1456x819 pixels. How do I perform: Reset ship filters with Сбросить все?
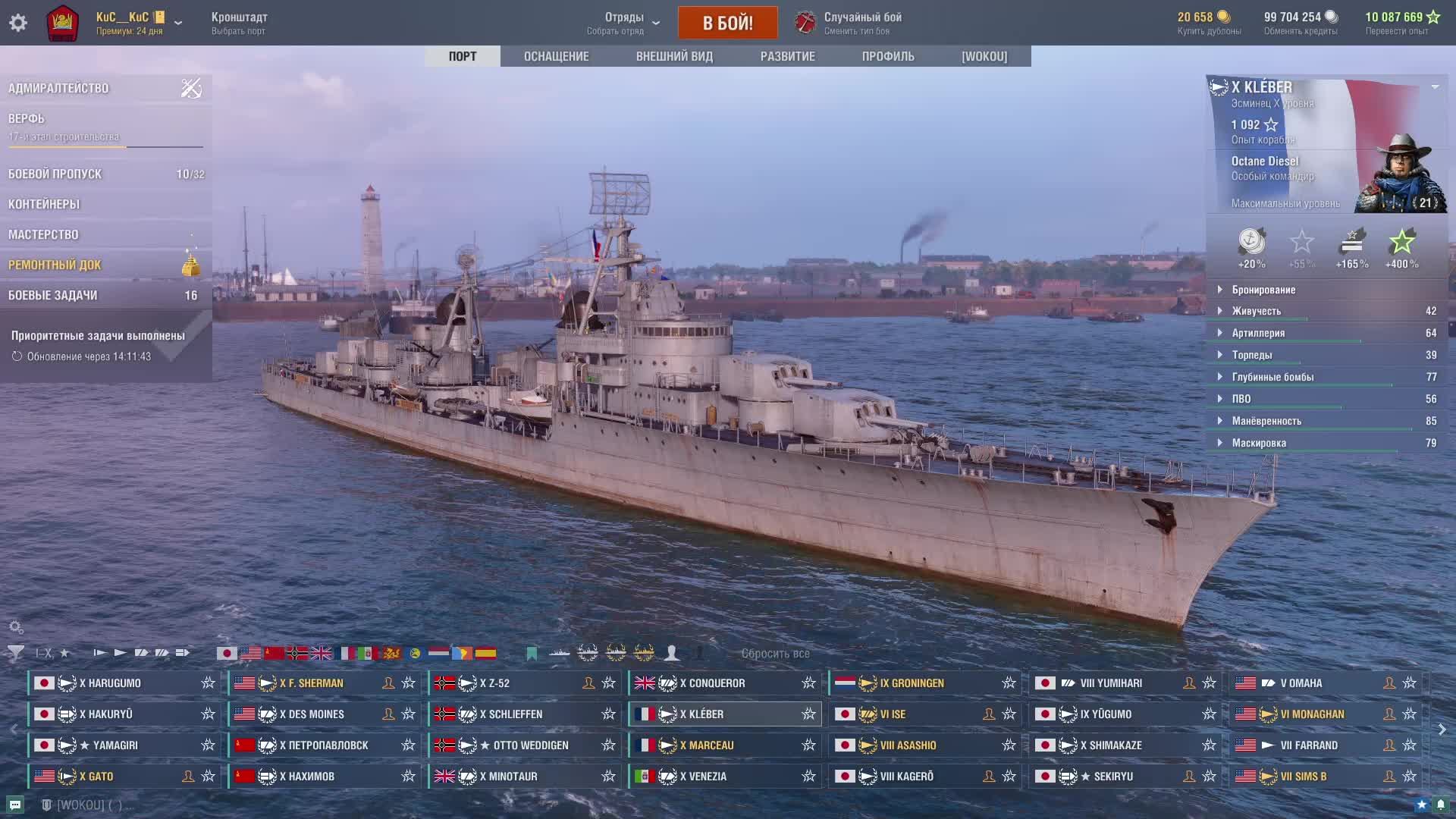775,654
